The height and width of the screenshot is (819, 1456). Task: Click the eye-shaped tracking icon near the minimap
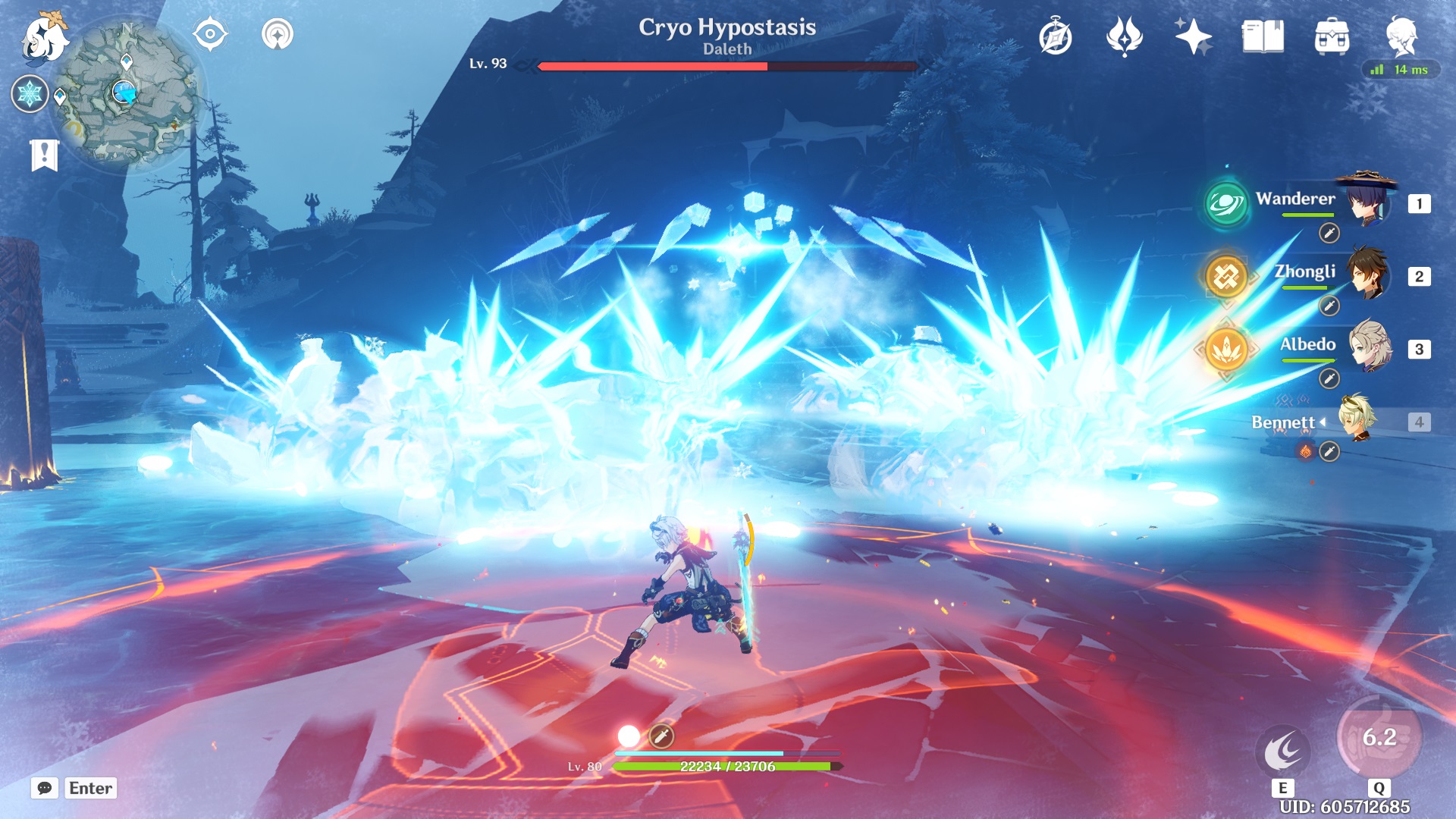(x=212, y=33)
